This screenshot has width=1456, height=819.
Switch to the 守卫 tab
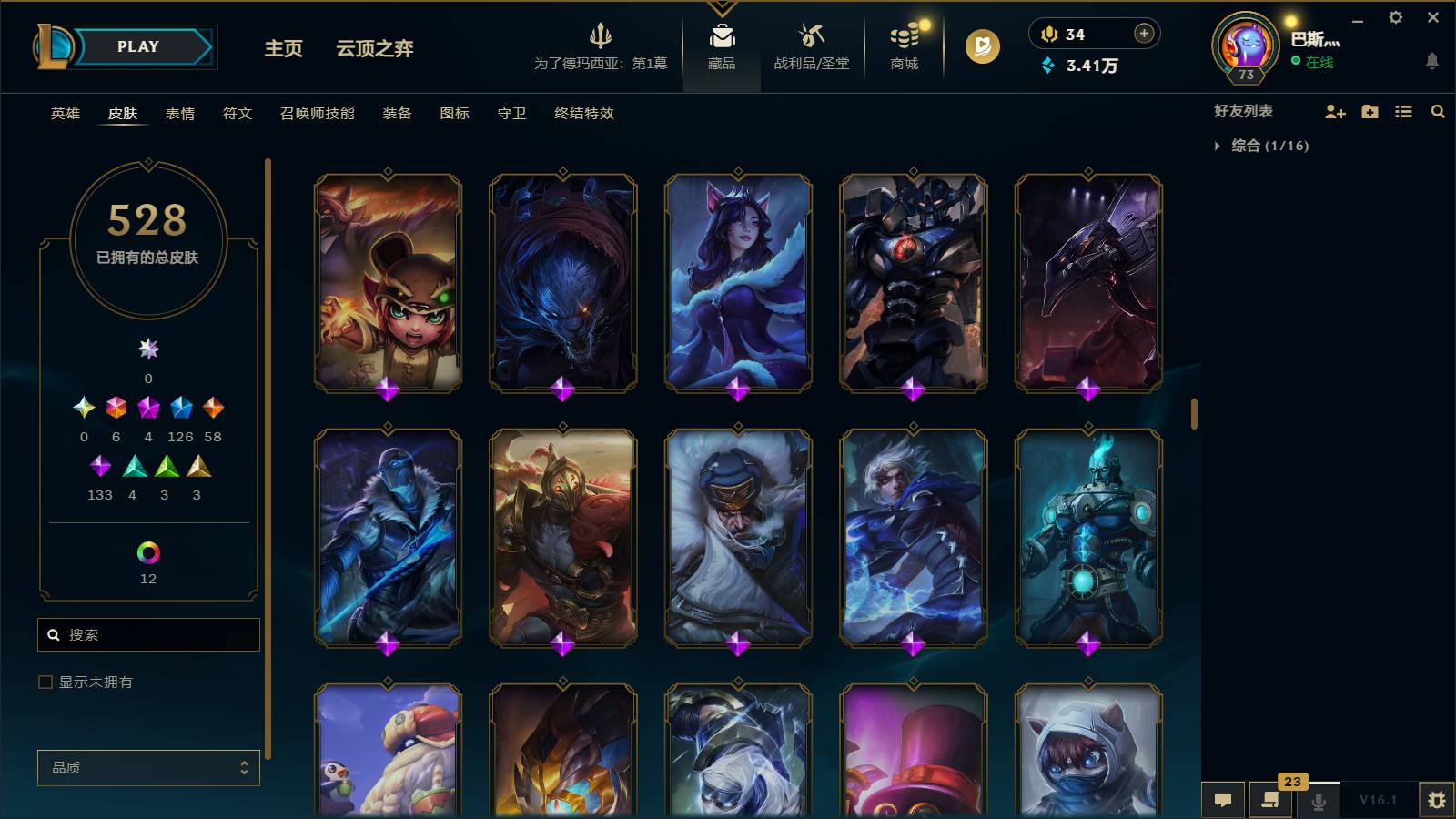pyautogui.click(x=511, y=114)
